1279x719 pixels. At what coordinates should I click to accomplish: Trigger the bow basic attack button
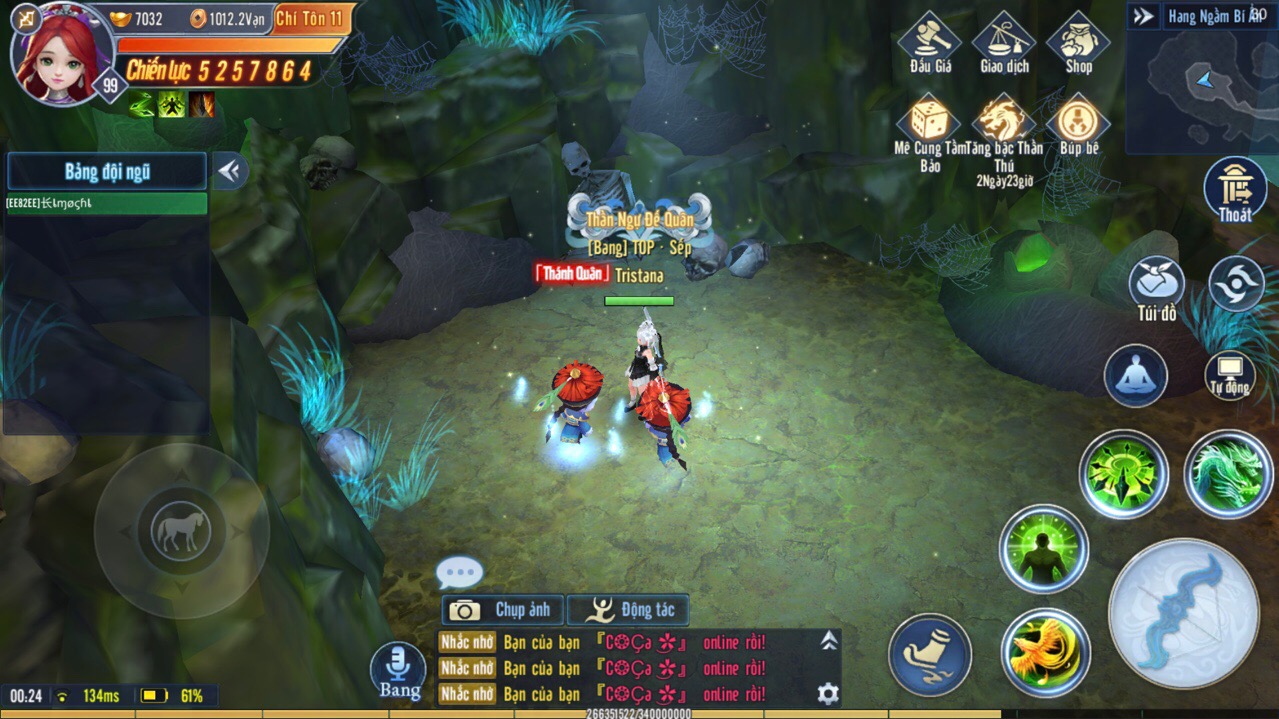point(1184,613)
